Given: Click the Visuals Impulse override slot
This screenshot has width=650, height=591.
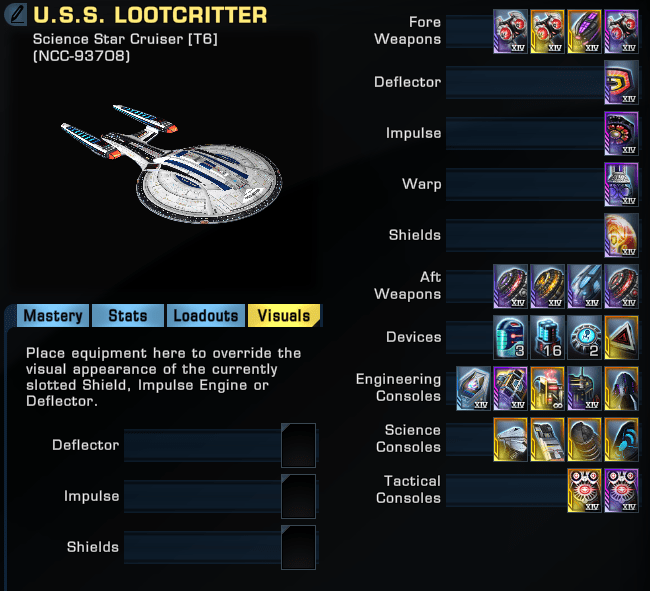Looking at the screenshot, I should (x=298, y=496).
